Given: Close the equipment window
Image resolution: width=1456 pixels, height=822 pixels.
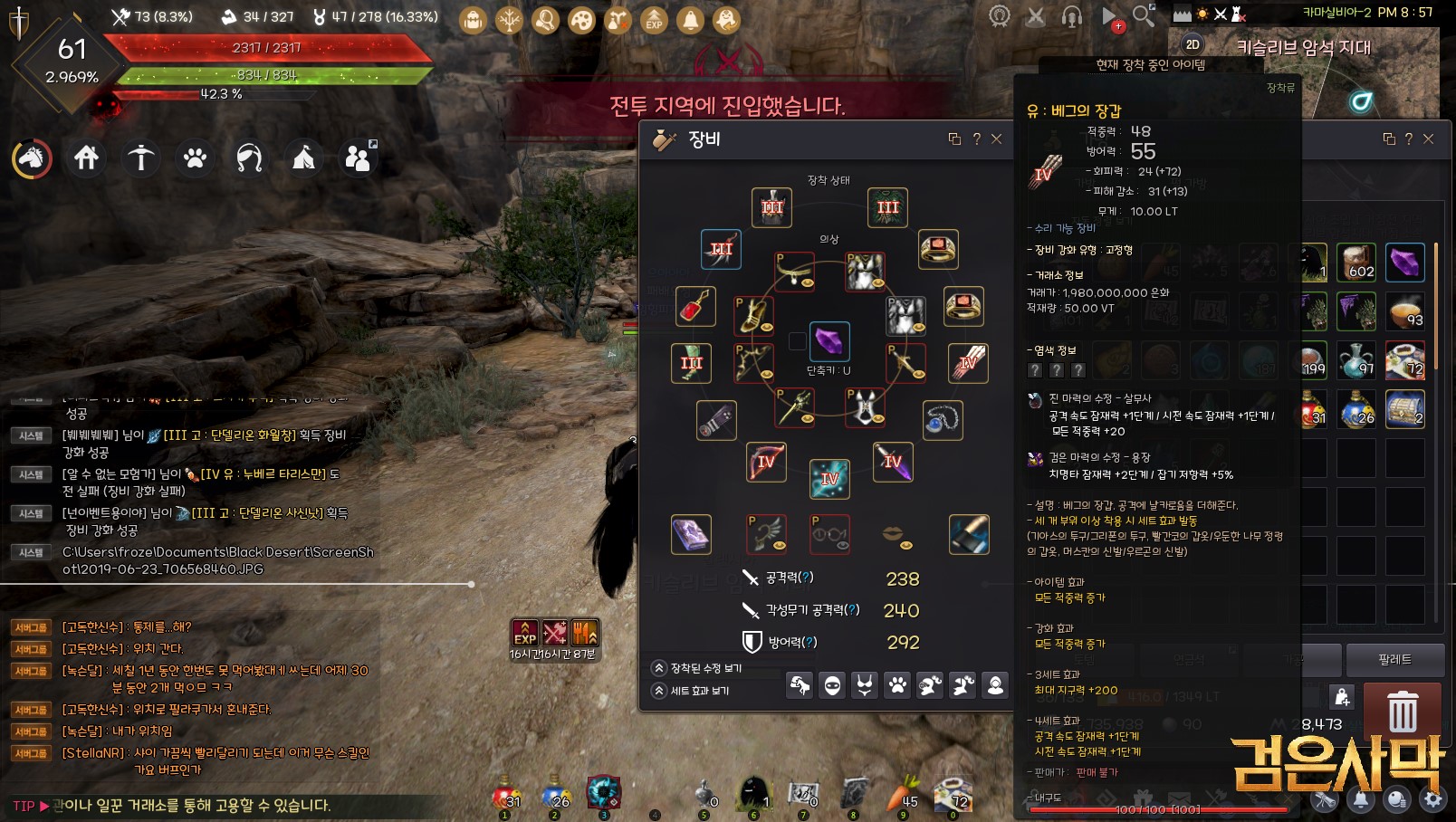Looking at the screenshot, I should click(x=996, y=139).
